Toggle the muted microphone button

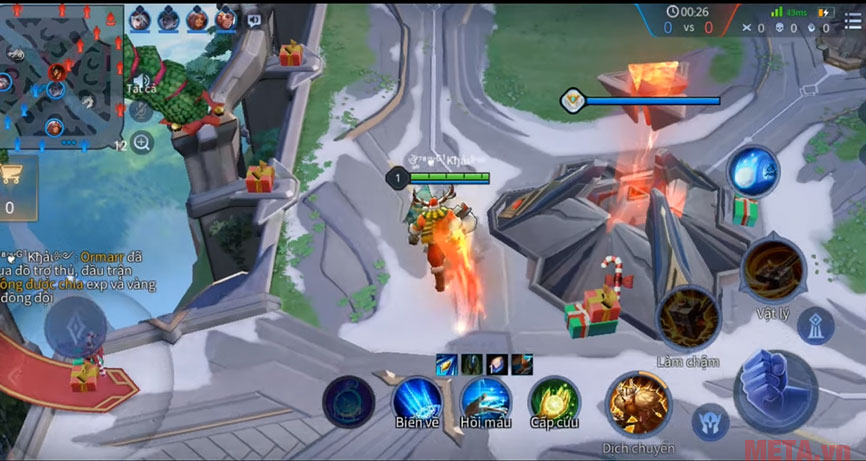[141, 111]
